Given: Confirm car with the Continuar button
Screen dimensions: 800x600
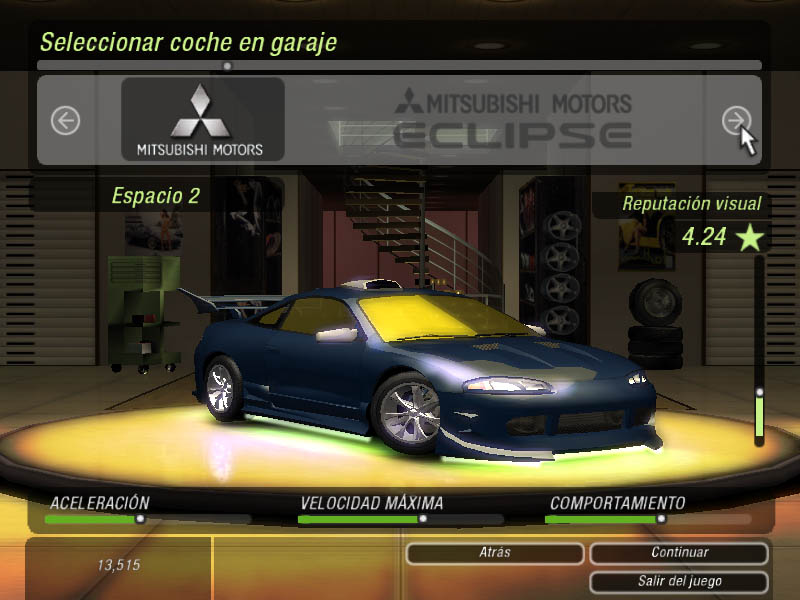Looking at the screenshot, I should [x=679, y=553].
